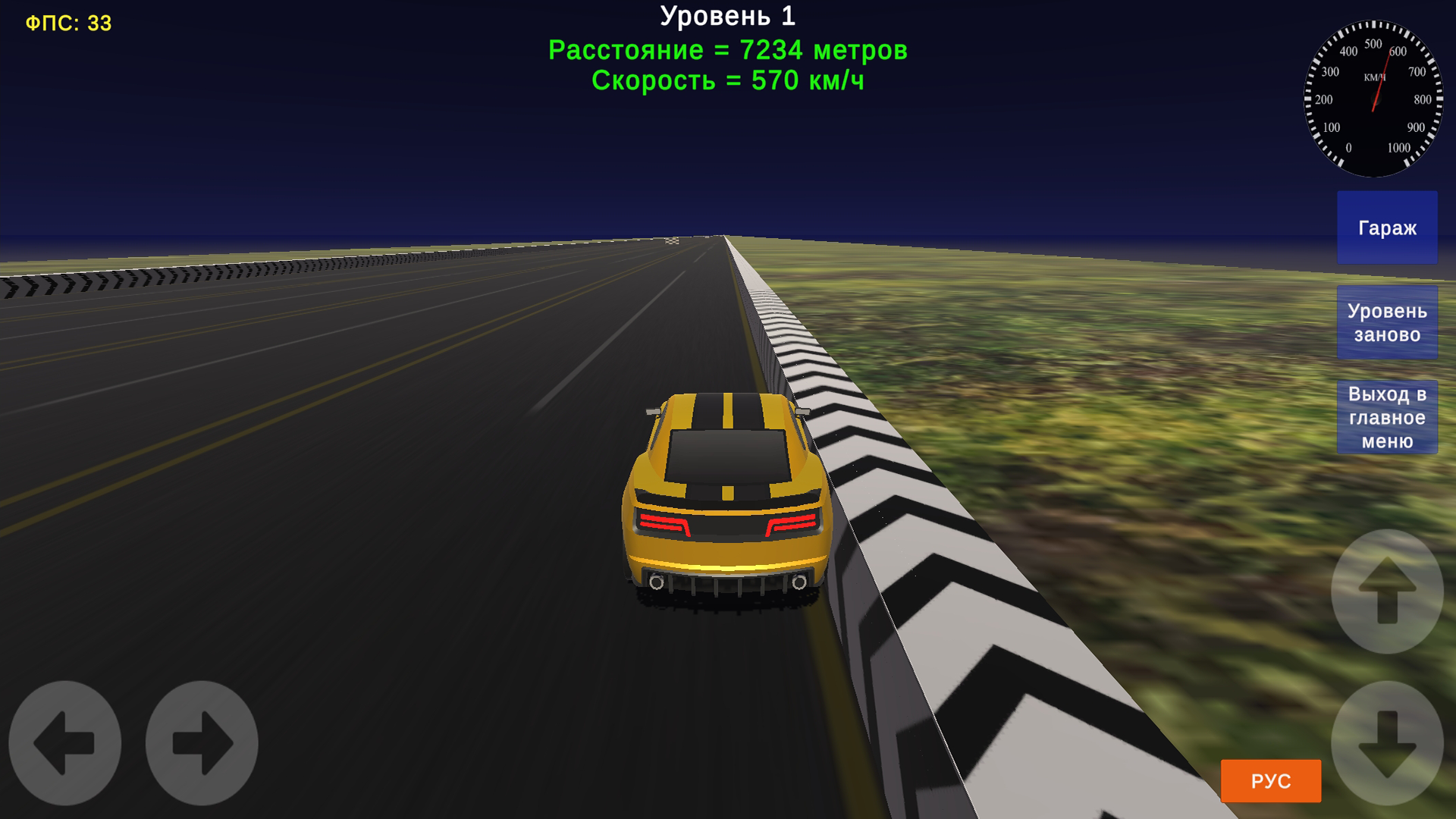Click the Скорость = 570 км/ч text

pyautogui.click(x=730, y=81)
